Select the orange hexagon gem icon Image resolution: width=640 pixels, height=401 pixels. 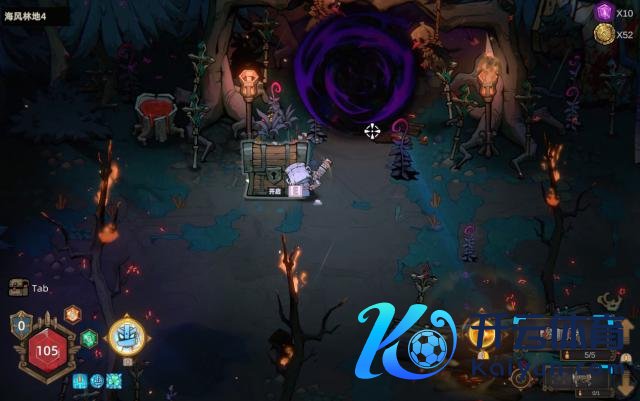(x=72, y=314)
